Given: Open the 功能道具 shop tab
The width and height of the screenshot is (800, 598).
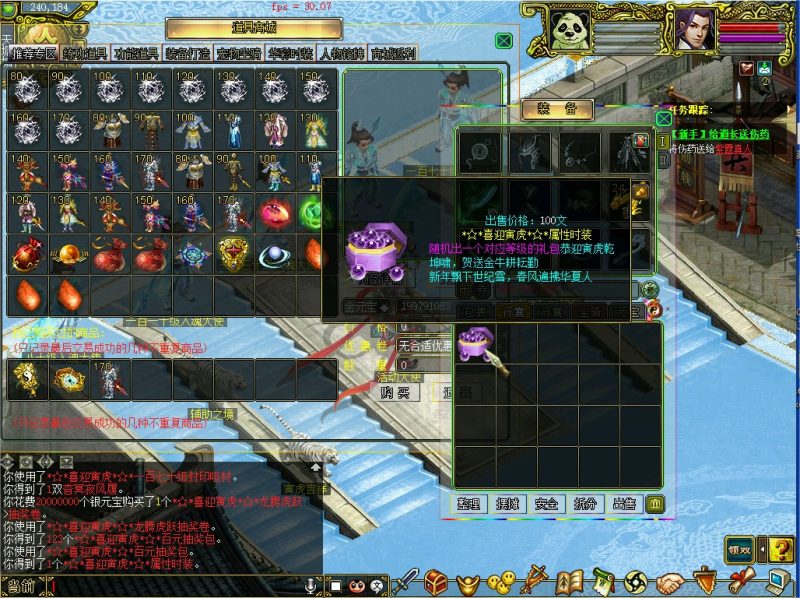Looking at the screenshot, I should tap(137, 53).
